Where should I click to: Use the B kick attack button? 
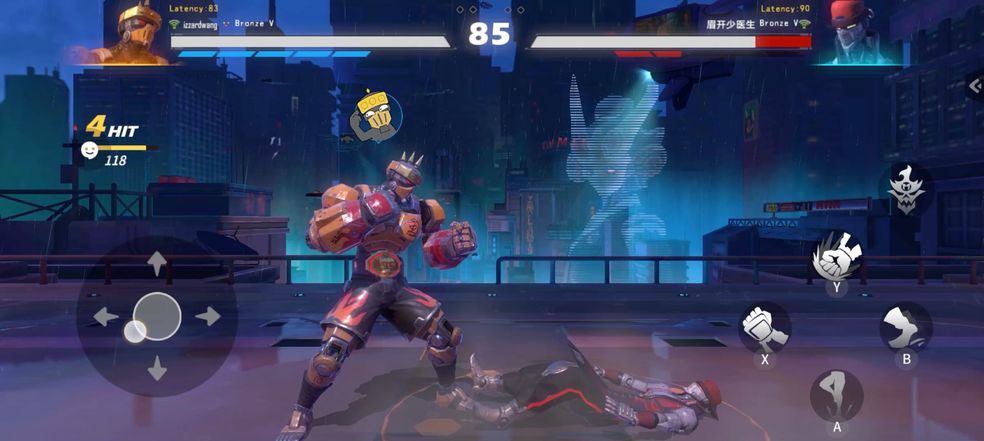(906, 327)
